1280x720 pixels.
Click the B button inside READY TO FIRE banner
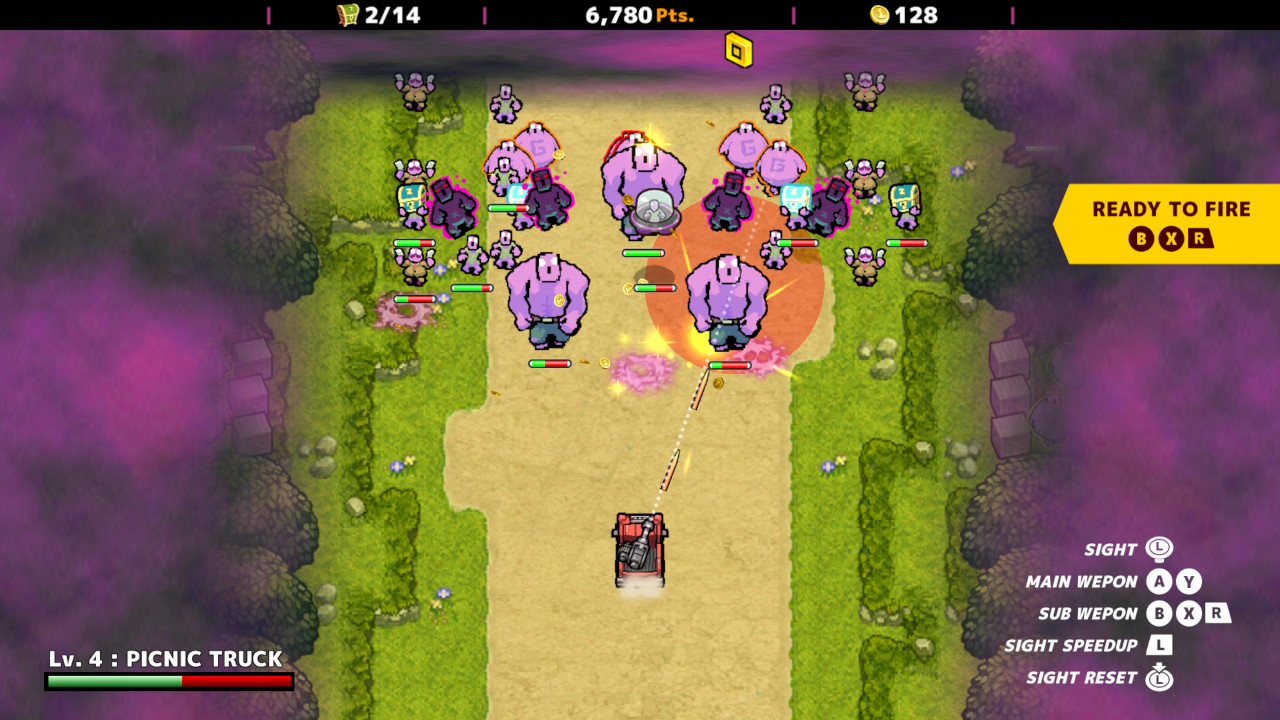click(1141, 240)
